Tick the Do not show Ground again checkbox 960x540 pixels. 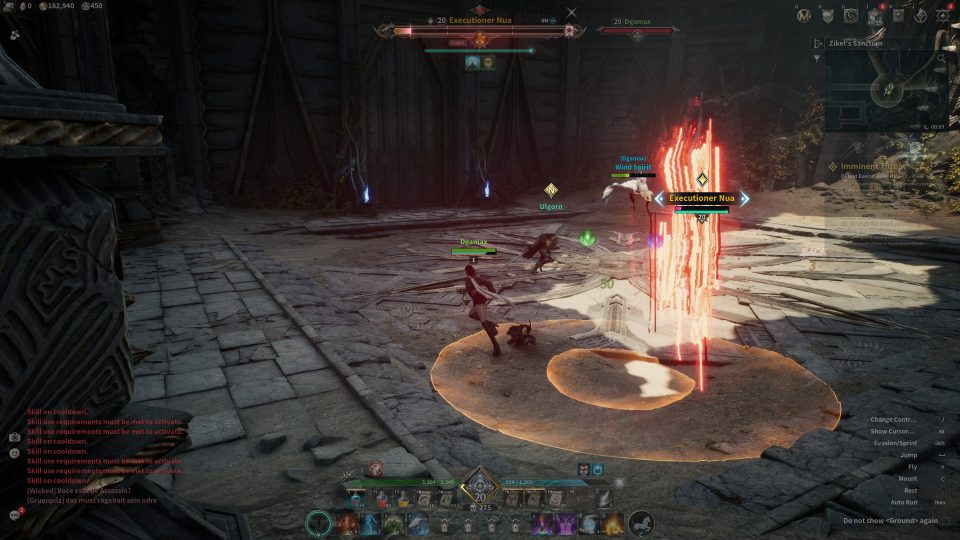click(x=945, y=521)
